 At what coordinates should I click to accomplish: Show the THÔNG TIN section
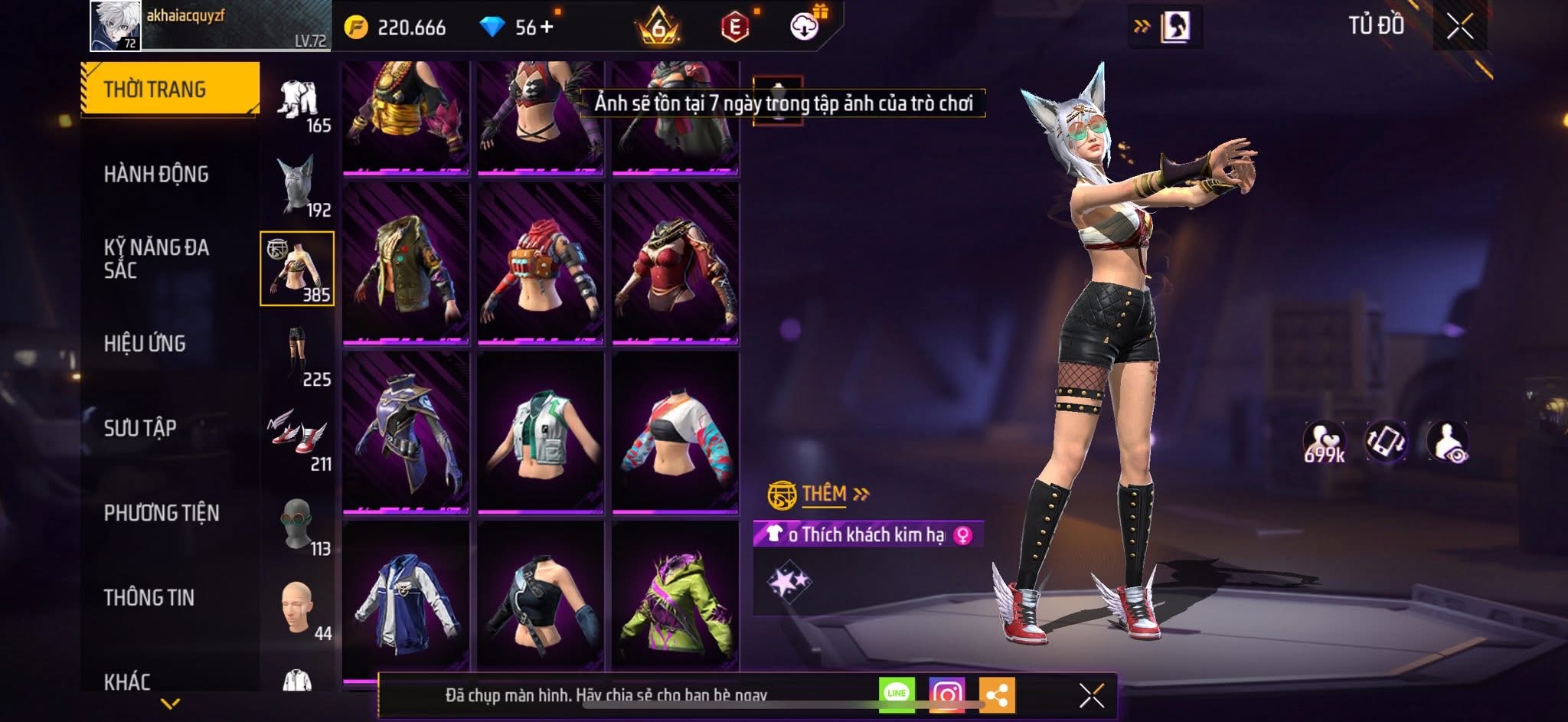(x=149, y=597)
